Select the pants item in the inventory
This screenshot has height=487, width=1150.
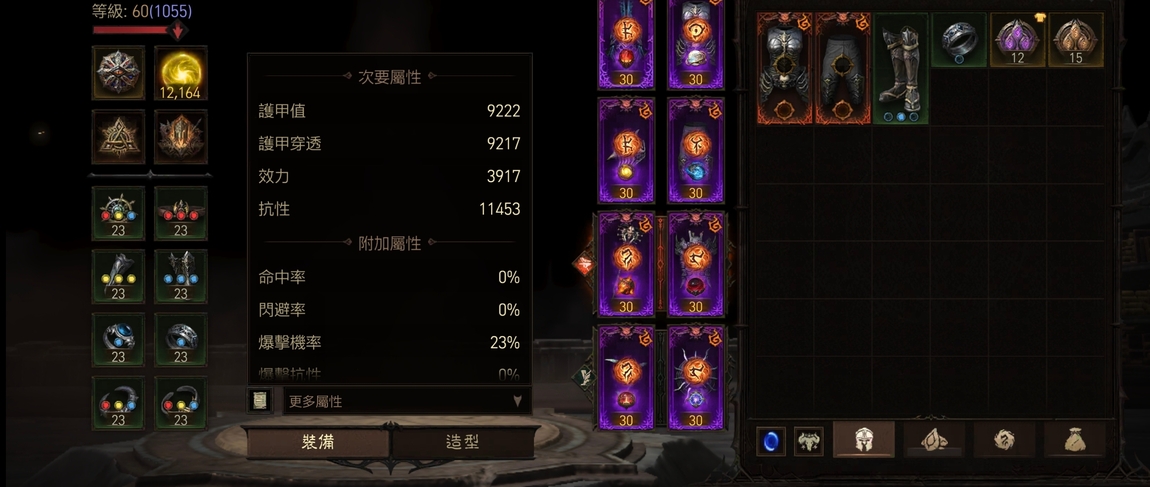pos(843,68)
